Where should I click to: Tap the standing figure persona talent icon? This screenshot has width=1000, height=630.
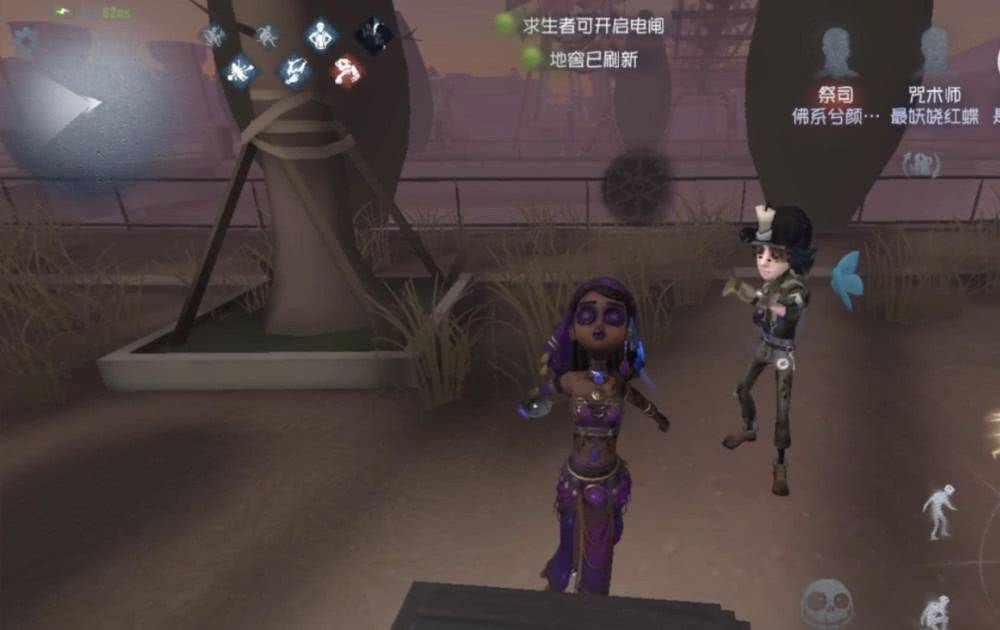320,36
